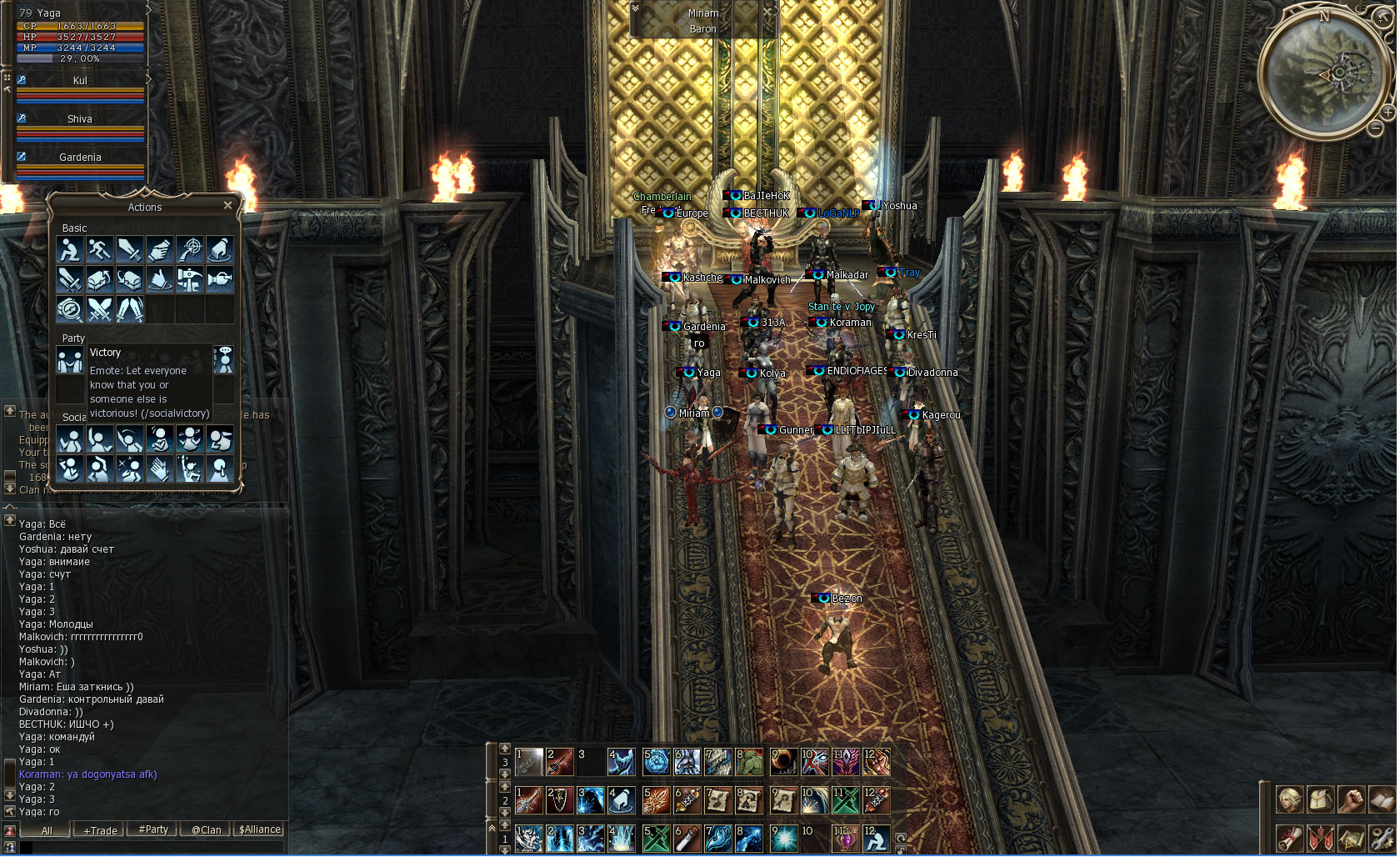Close the Actions window
This screenshot has width=1400, height=857.
(227, 206)
